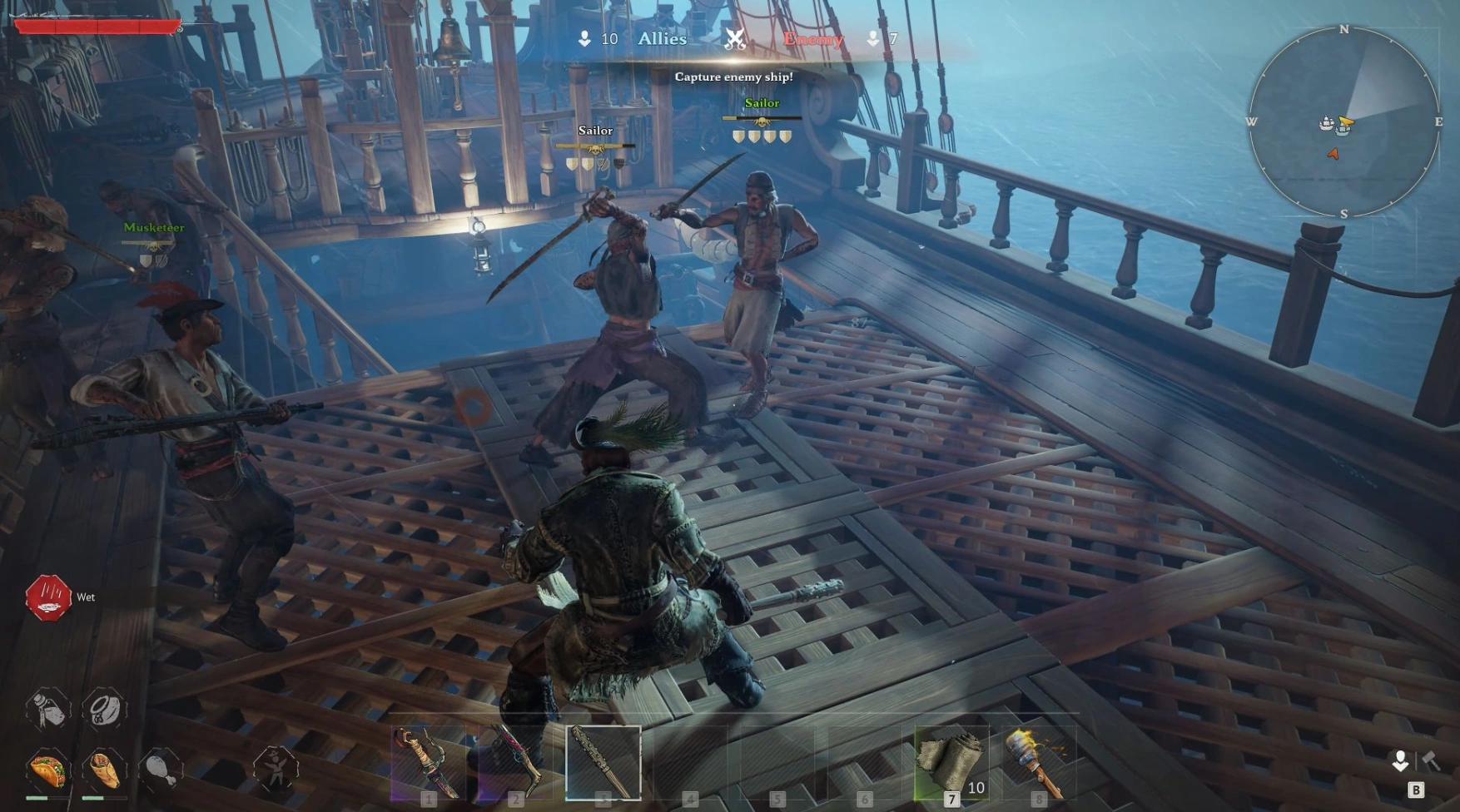
Task: Toggle the hammer build mode icon
Action: (x=1432, y=760)
